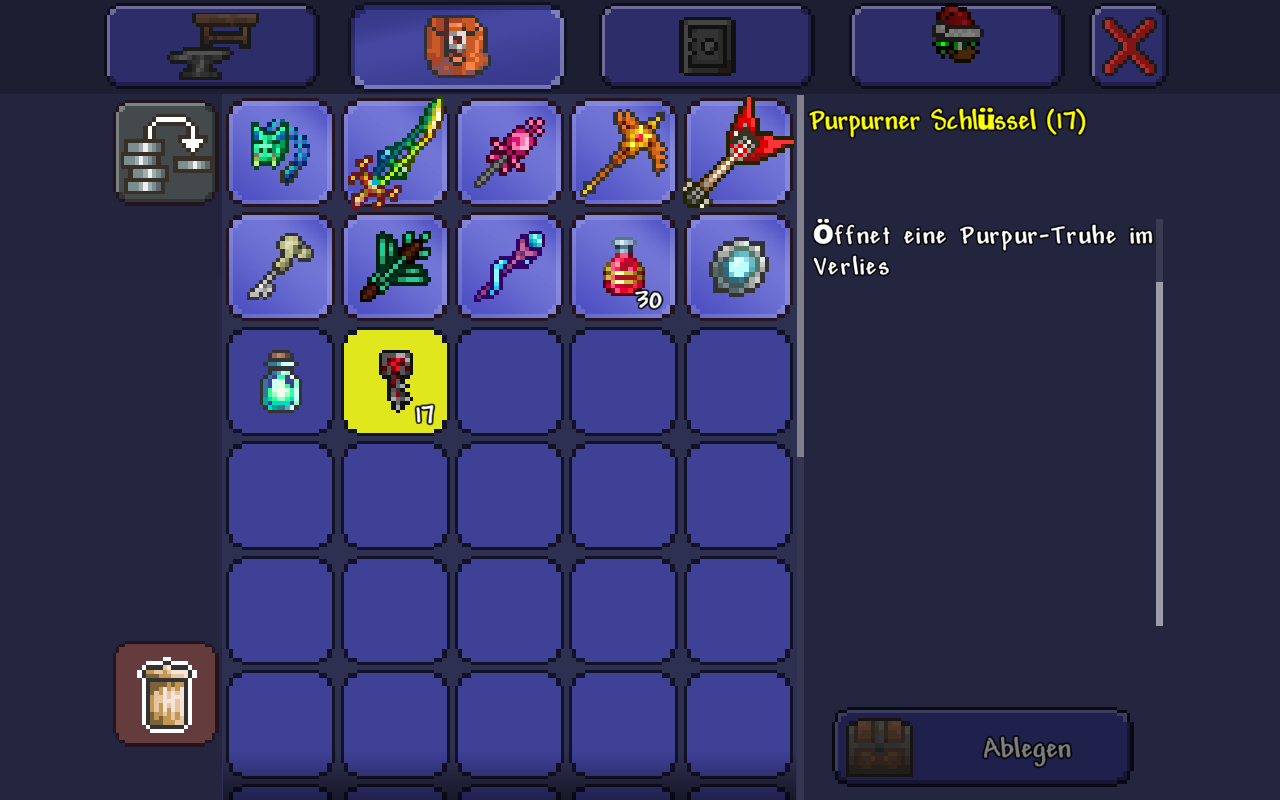
Task: Pick the healing potion stack of 30
Action: coord(622,266)
